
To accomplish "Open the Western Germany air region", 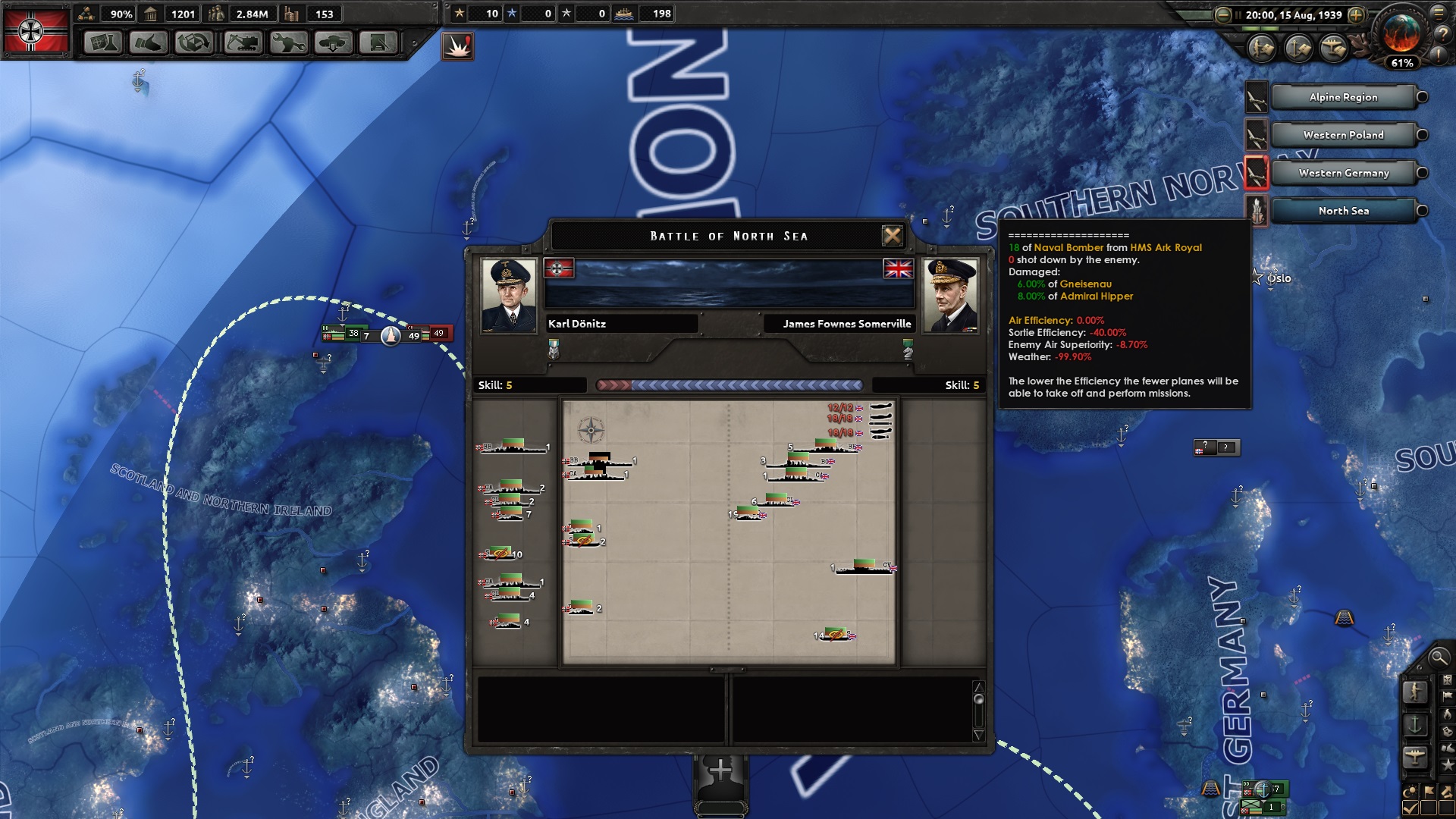I will (x=1343, y=173).
